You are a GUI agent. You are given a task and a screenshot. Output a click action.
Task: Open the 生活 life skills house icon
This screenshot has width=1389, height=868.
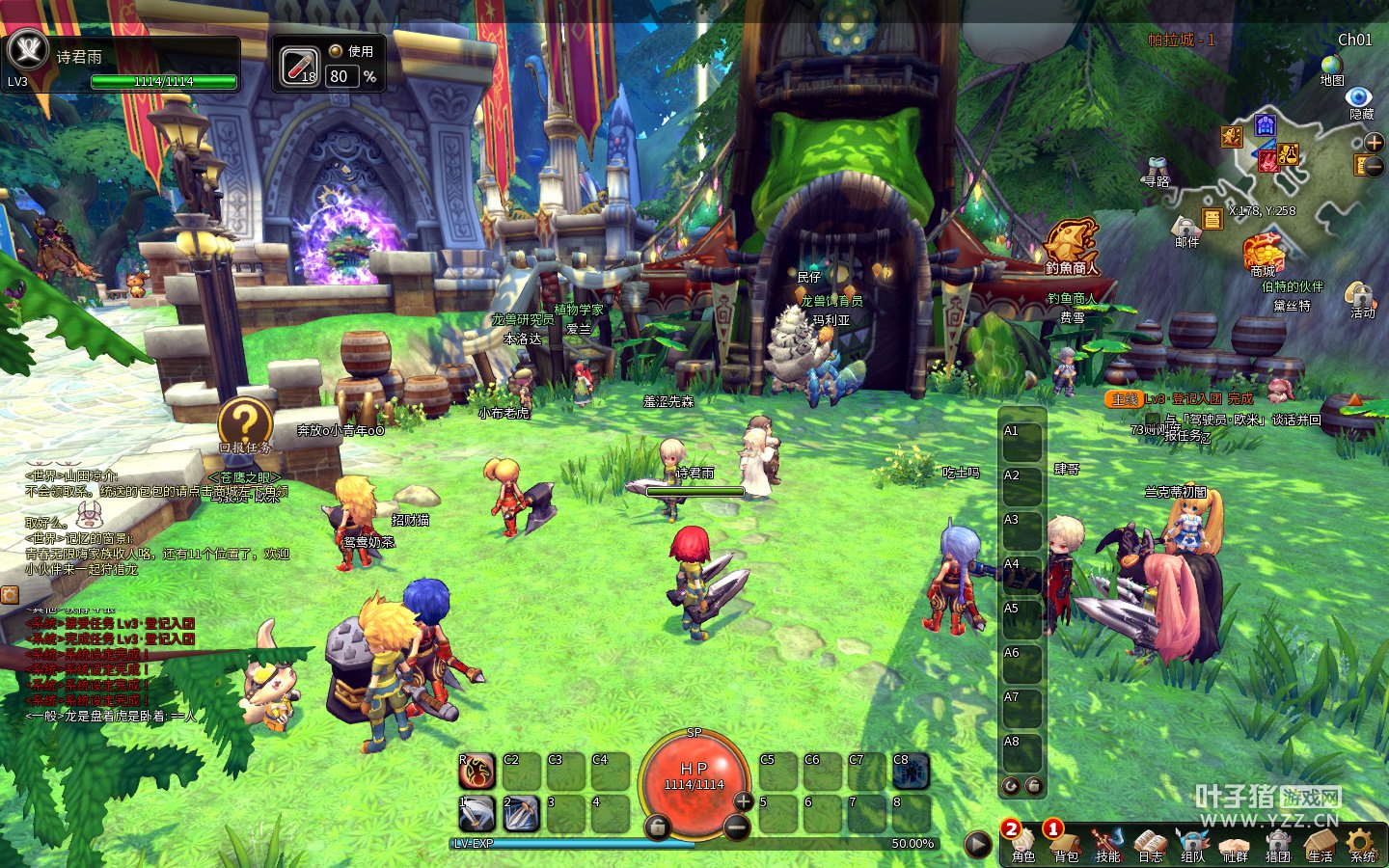pyautogui.click(x=1320, y=844)
